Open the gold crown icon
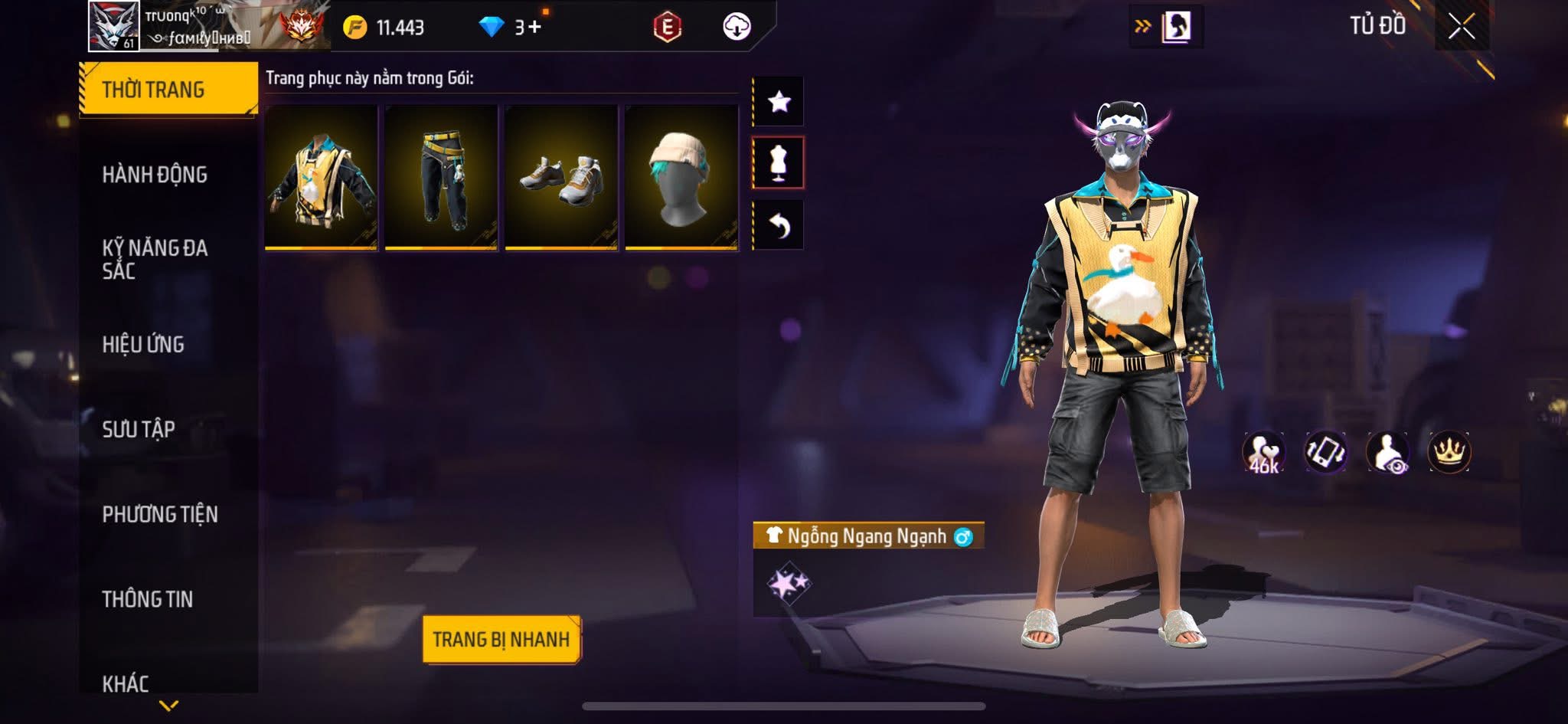 [x=1449, y=452]
